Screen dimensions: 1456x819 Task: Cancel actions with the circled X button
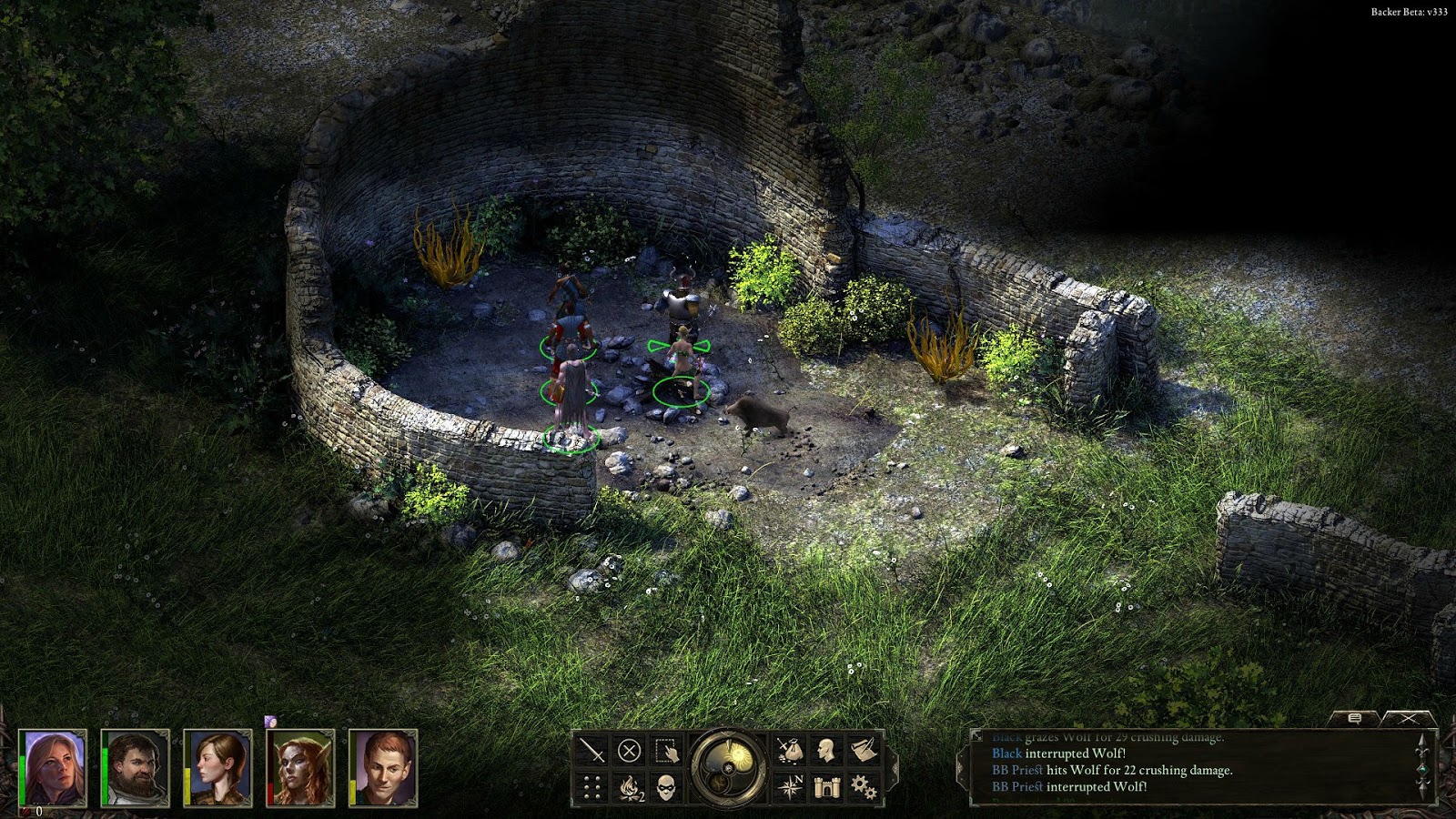(629, 751)
